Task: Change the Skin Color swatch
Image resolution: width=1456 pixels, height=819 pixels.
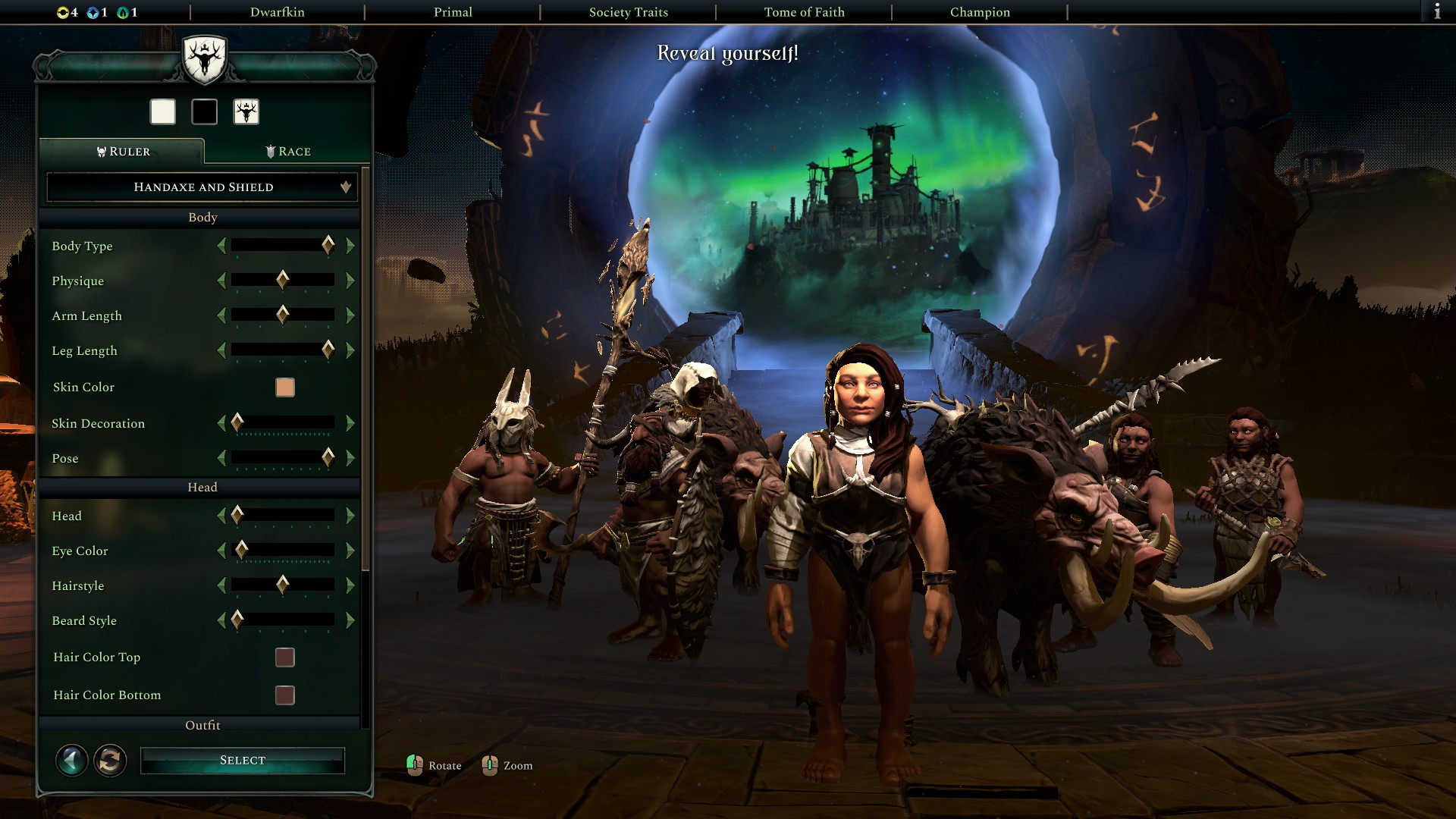Action: 284,388
